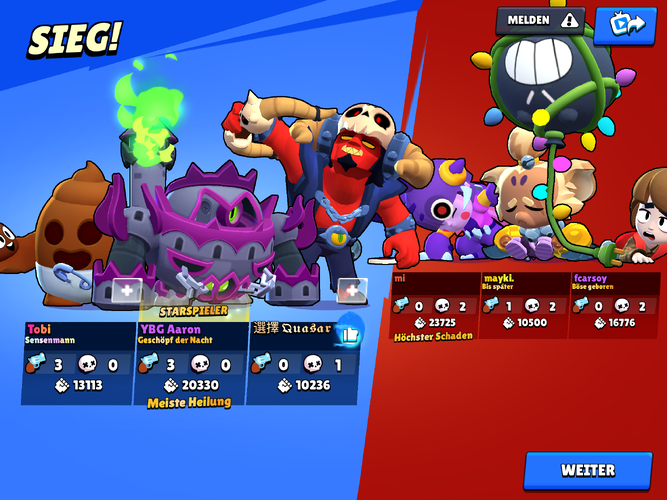
Task: Continue with the WEITER button
Action: (588, 470)
